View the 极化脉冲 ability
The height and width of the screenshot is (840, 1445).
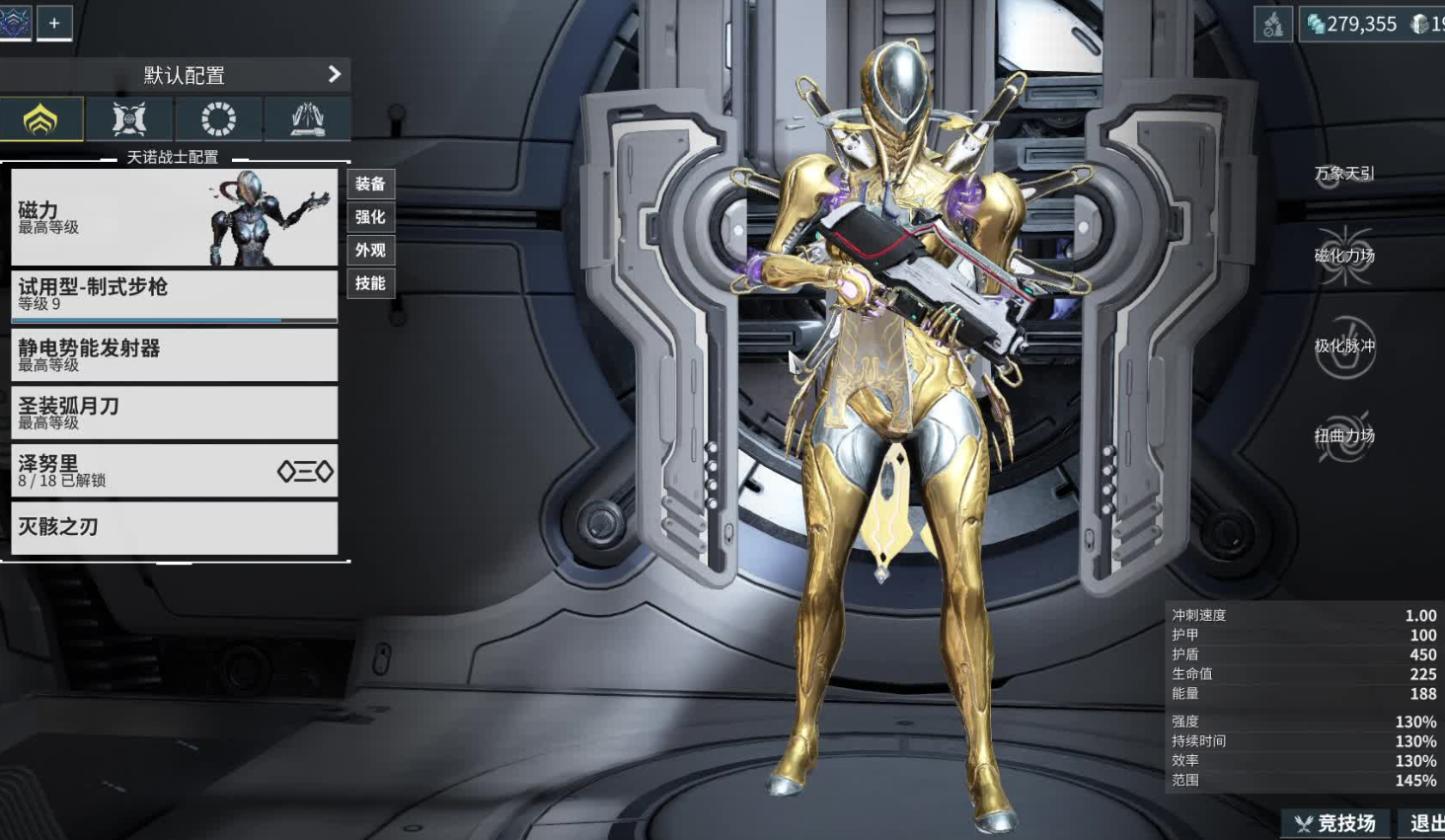point(1344,346)
